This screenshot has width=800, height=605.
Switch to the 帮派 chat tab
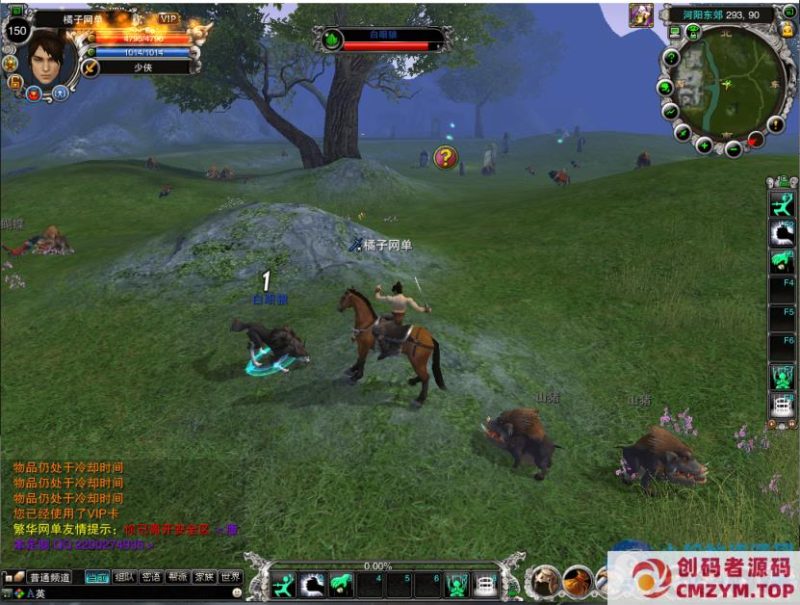(x=177, y=577)
